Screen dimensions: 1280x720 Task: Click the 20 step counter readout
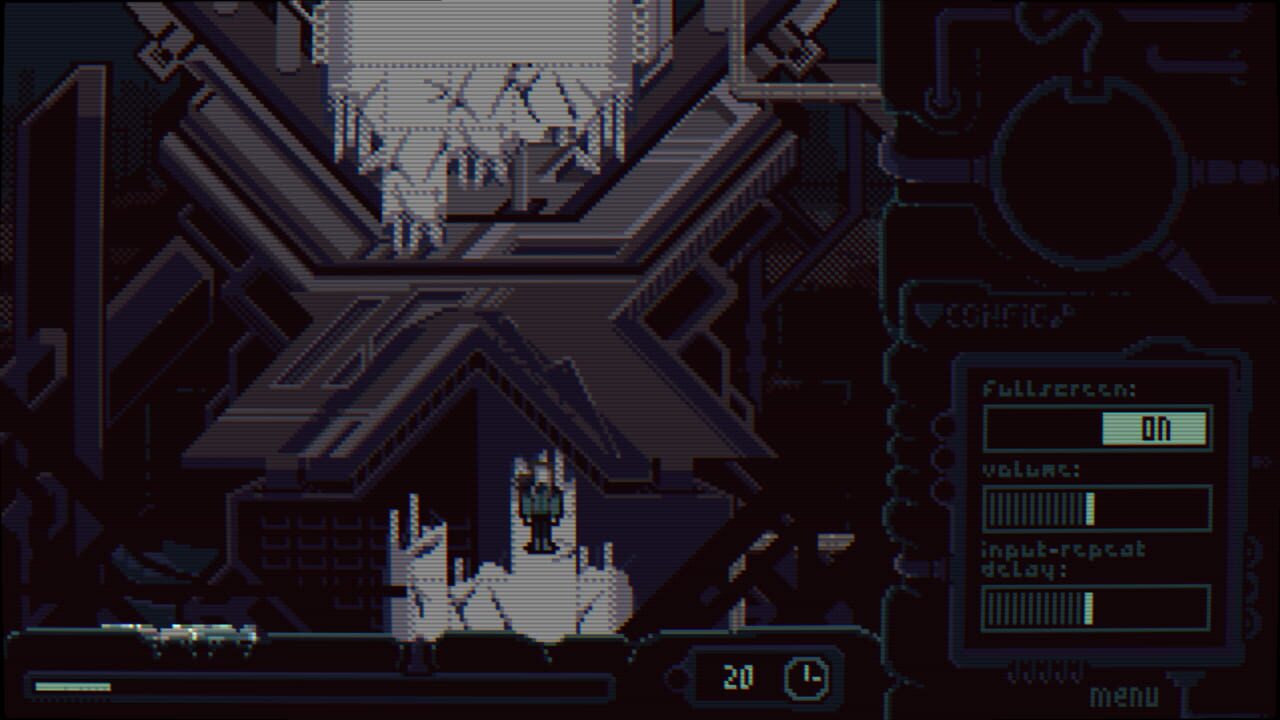(x=740, y=676)
